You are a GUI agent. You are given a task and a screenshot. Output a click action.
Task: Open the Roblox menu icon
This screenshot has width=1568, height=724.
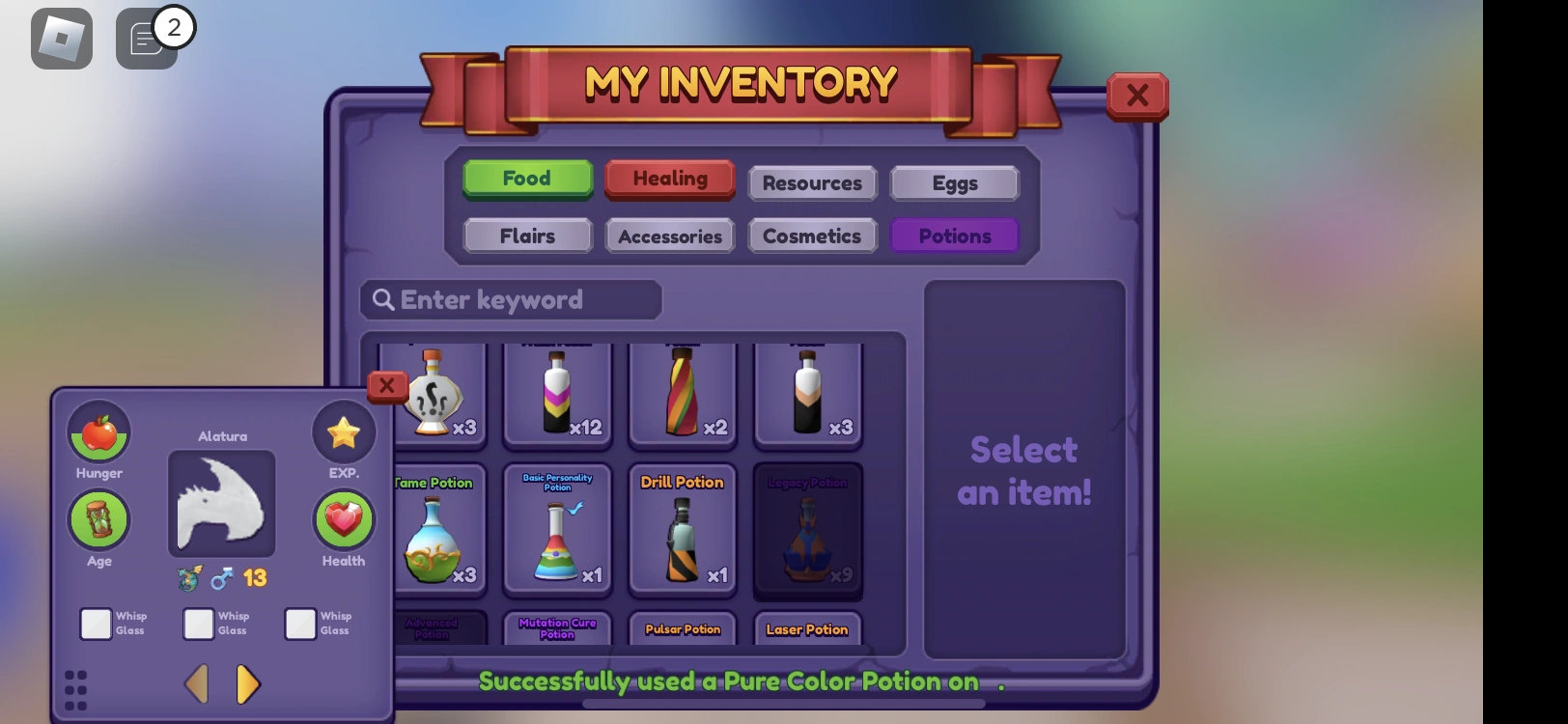point(61,38)
